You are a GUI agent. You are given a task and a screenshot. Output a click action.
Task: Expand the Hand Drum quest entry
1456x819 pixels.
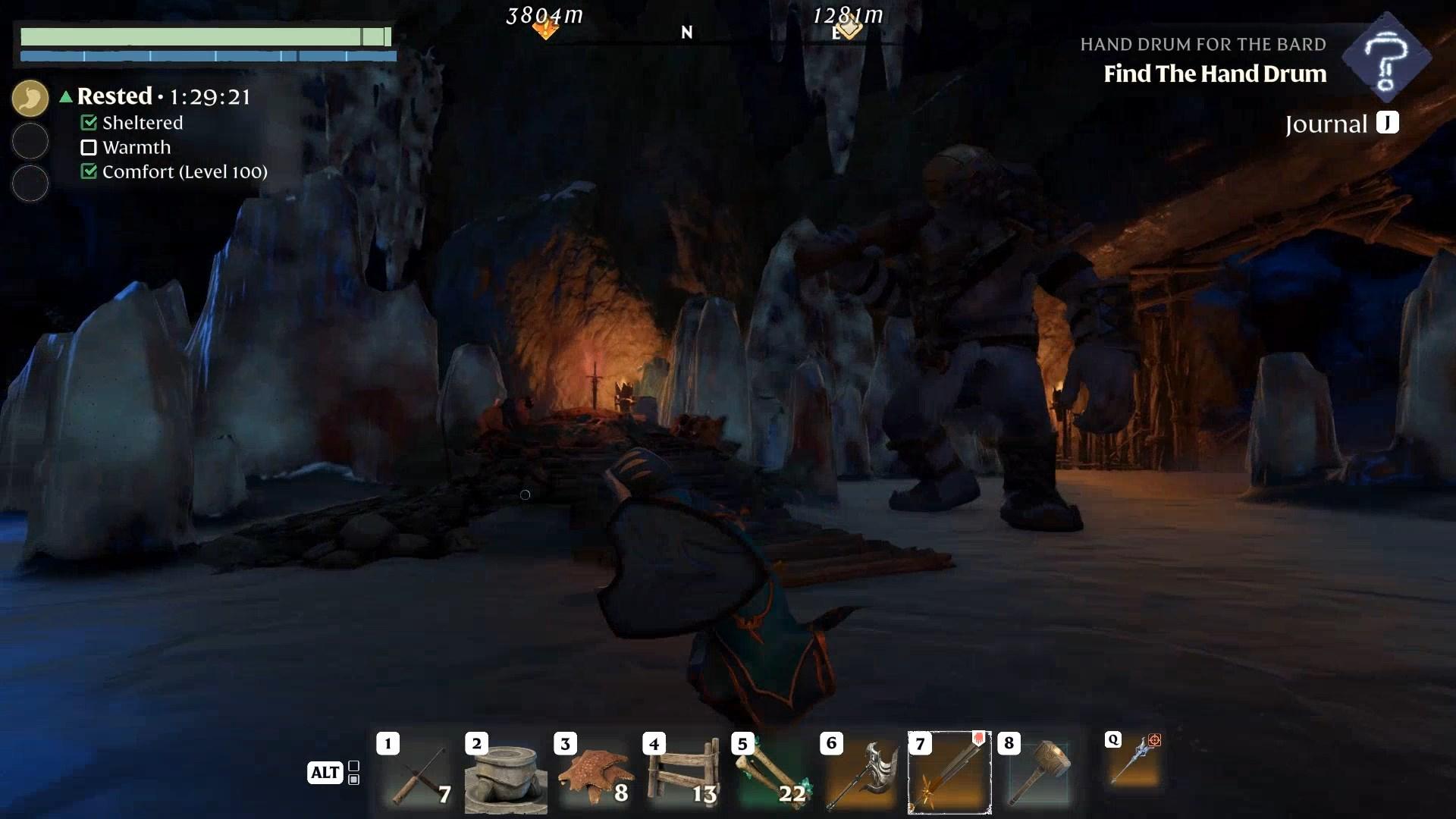1203,44
